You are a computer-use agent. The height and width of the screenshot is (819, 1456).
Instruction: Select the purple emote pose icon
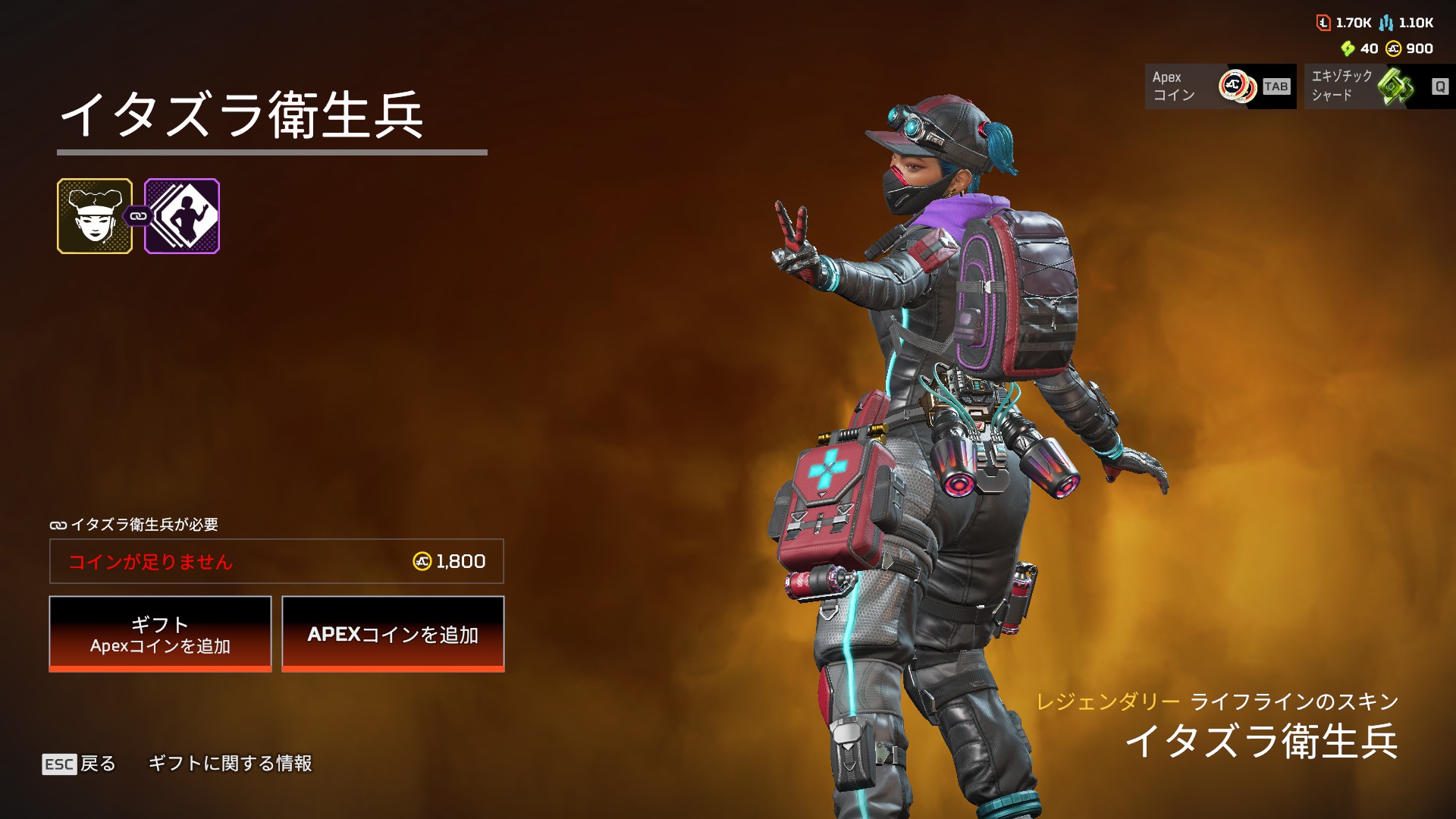click(x=182, y=216)
